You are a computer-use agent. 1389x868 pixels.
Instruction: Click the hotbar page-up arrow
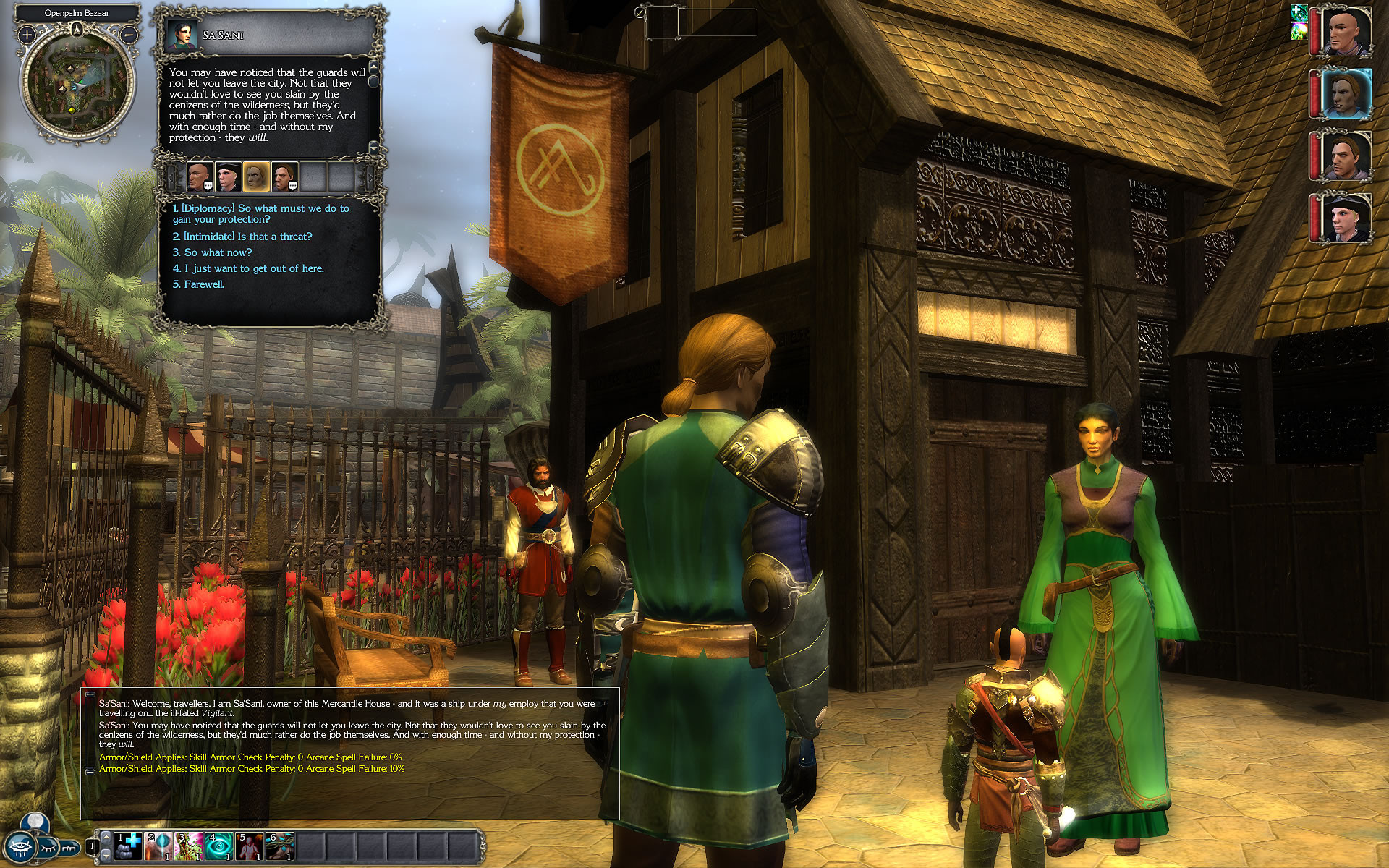click(106, 836)
